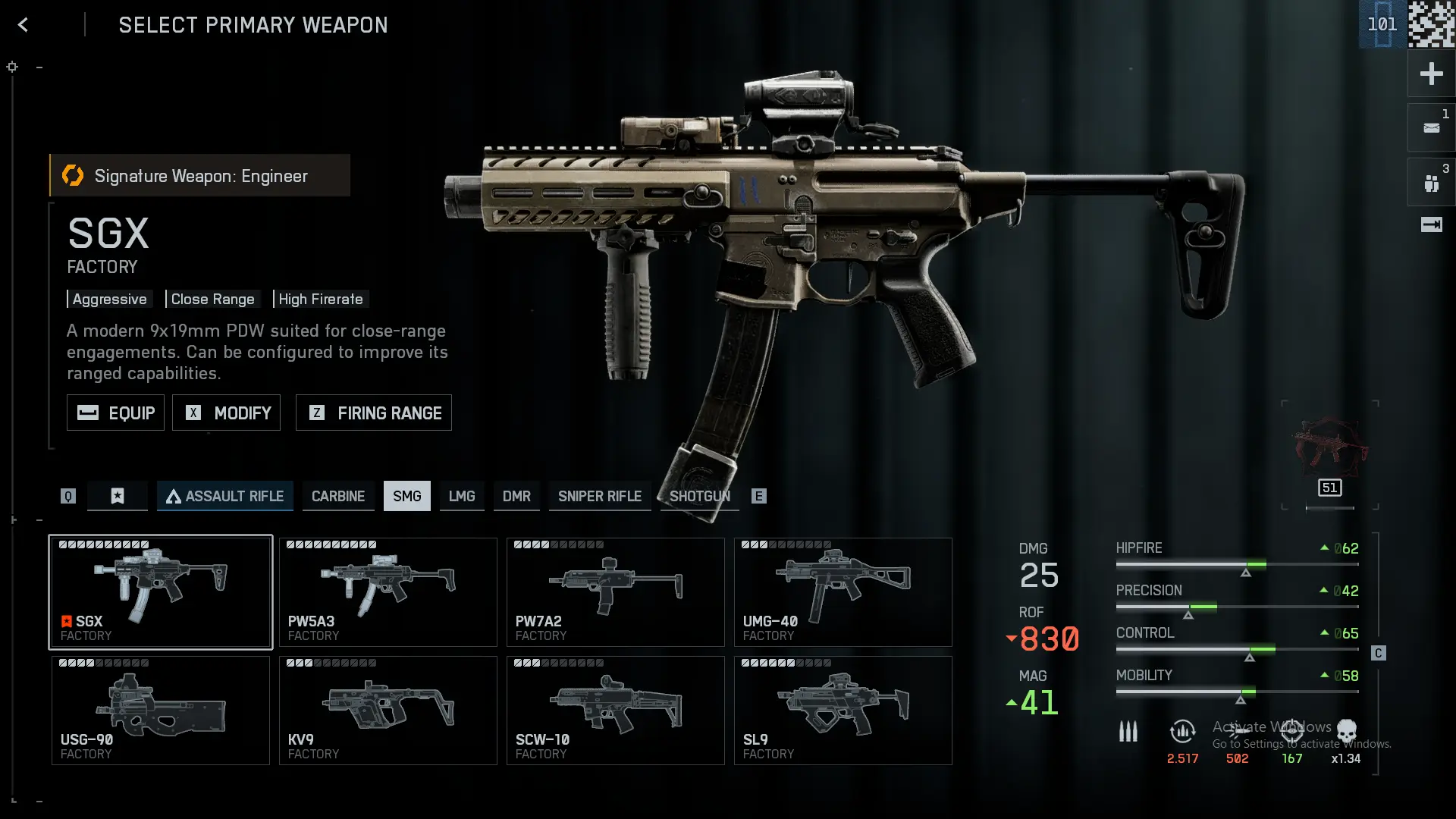This screenshot has width=1456, height=819.
Task: Pick the UMG-40 weapon tile
Action: pyautogui.click(x=843, y=592)
